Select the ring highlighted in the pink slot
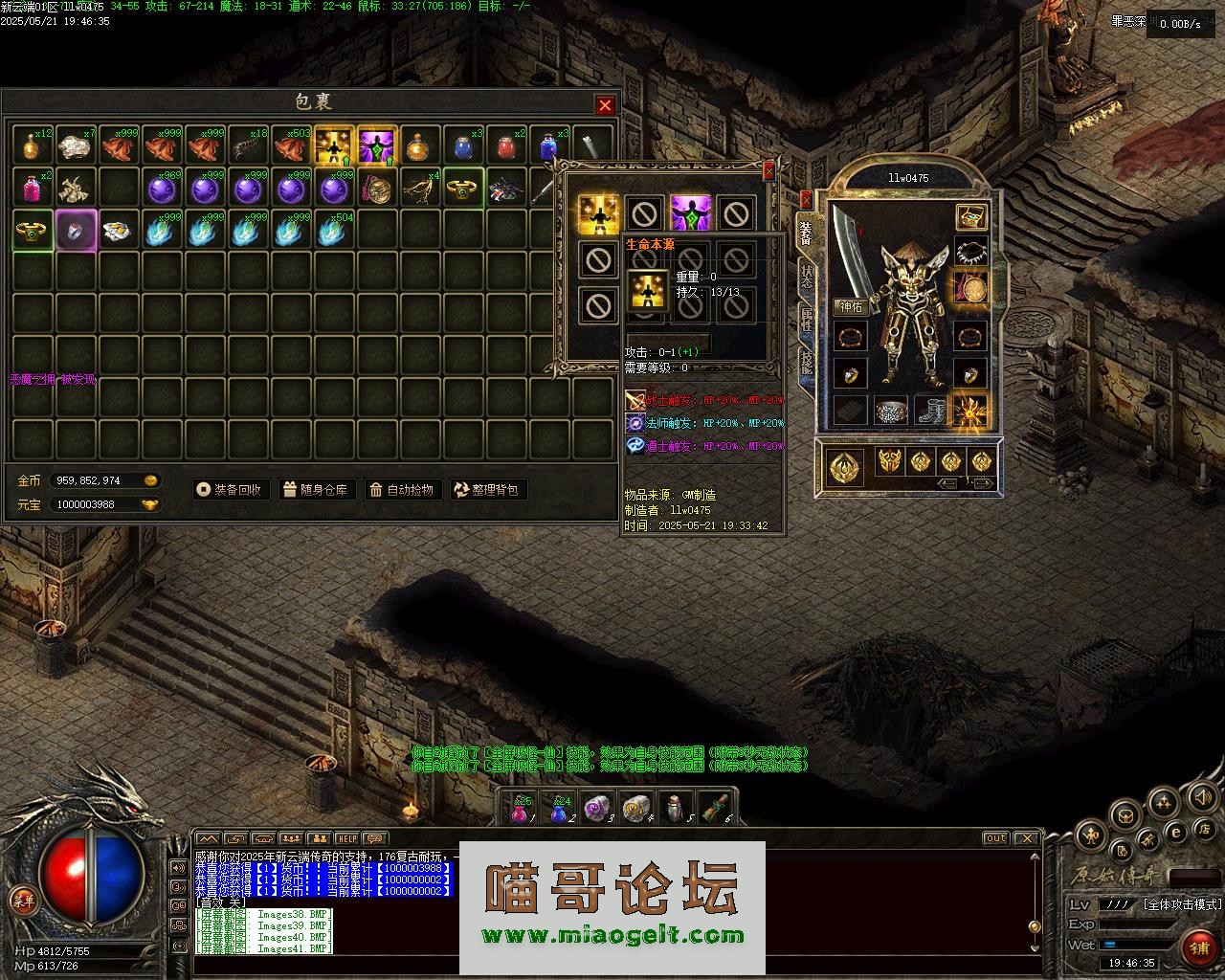The image size is (1225, 980). [x=75, y=231]
